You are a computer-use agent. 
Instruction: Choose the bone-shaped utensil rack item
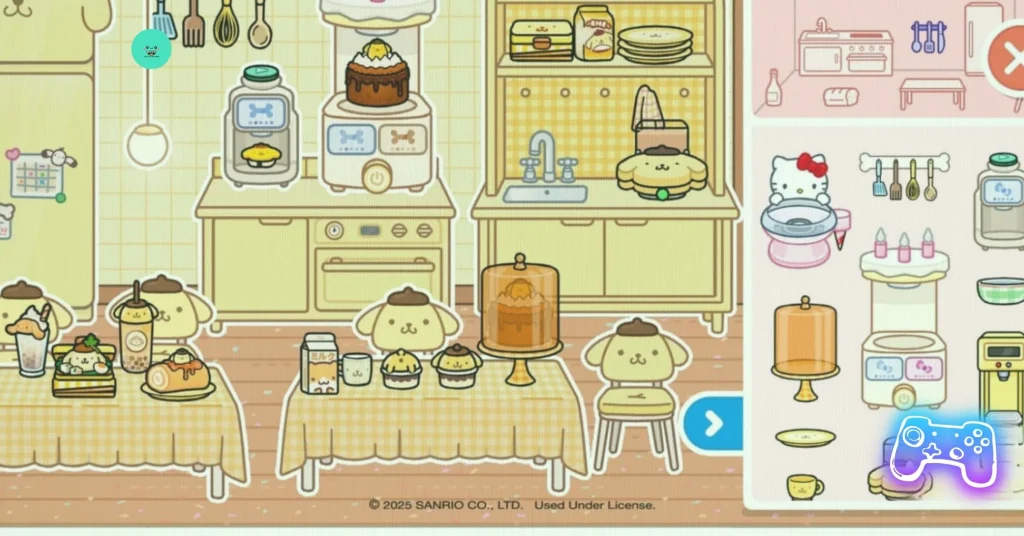[x=902, y=176]
